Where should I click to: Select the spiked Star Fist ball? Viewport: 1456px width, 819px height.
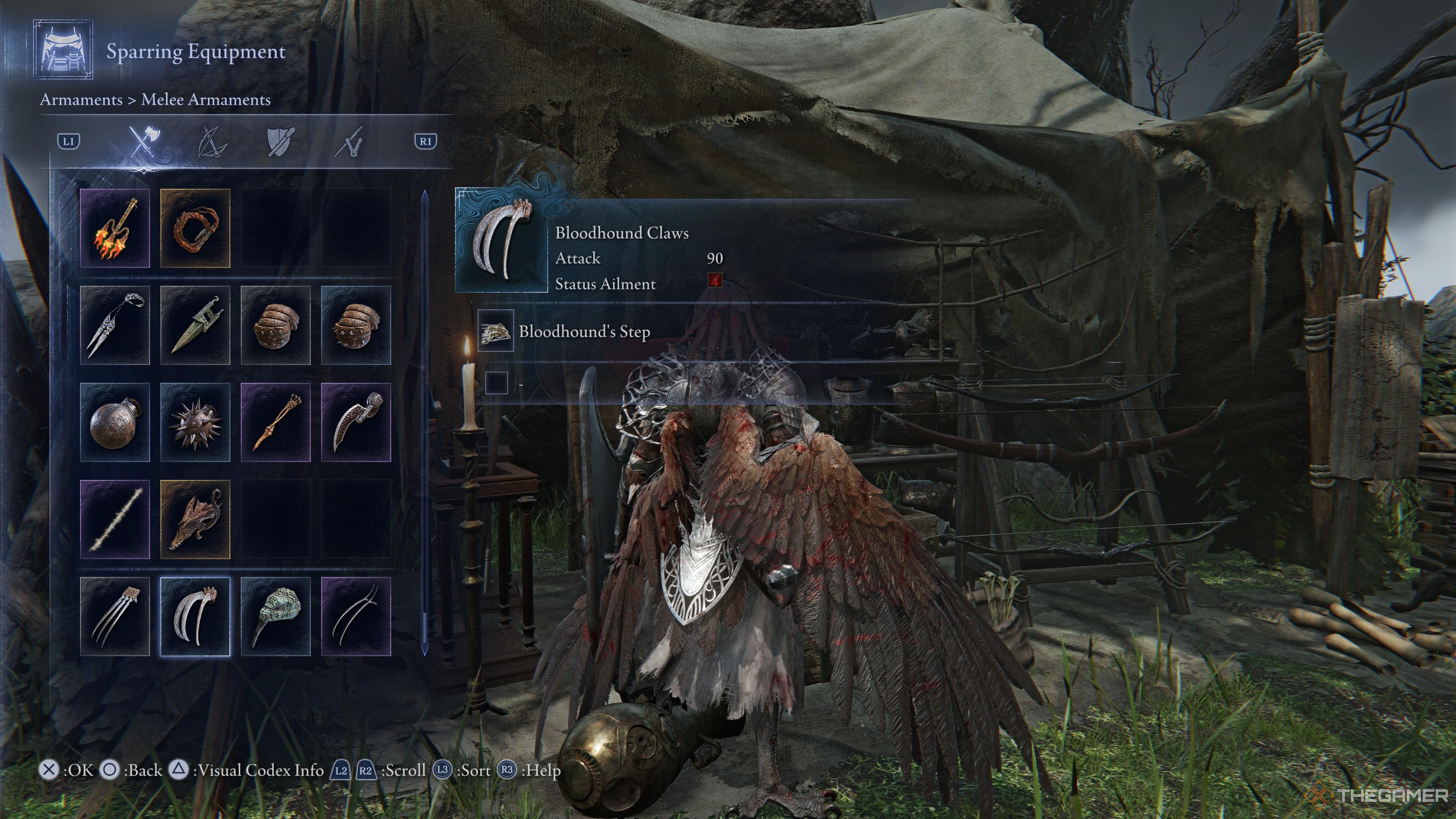click(195, 422)
